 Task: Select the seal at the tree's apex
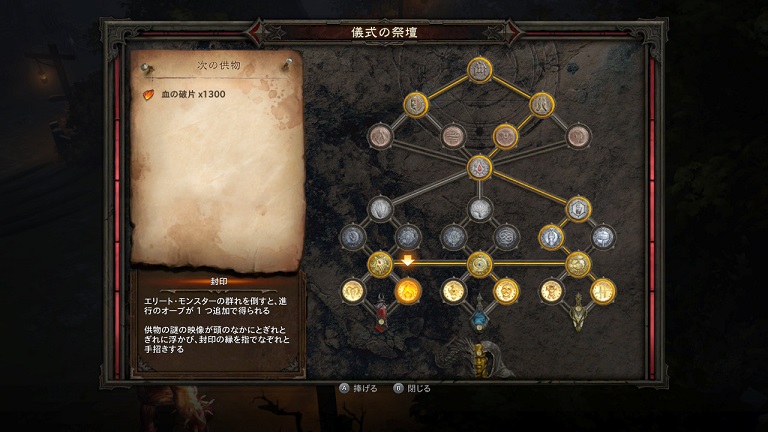tap(479, 70)
